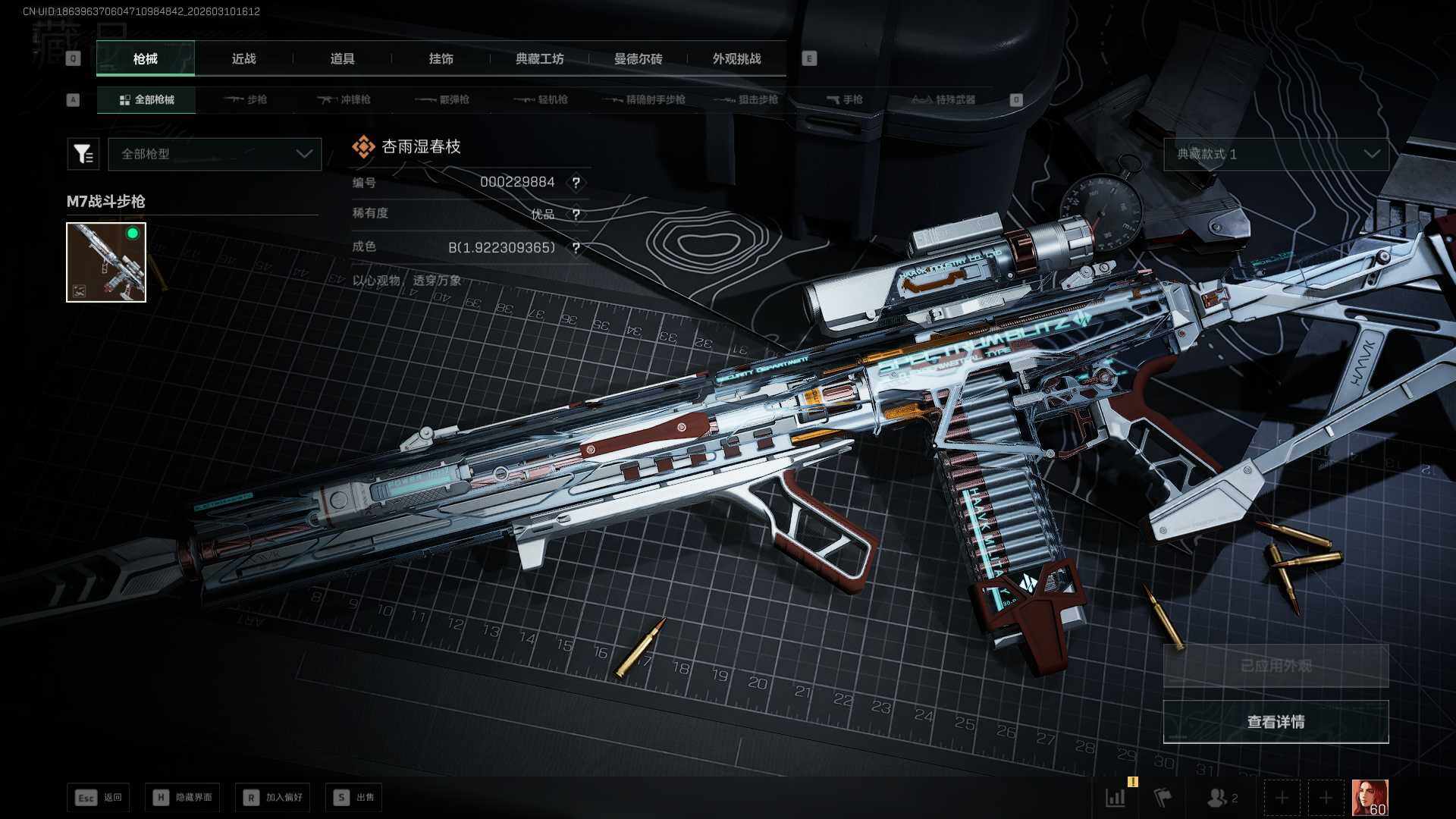
Task: Click the 出售 sell button
Action: tap(354, 797)
